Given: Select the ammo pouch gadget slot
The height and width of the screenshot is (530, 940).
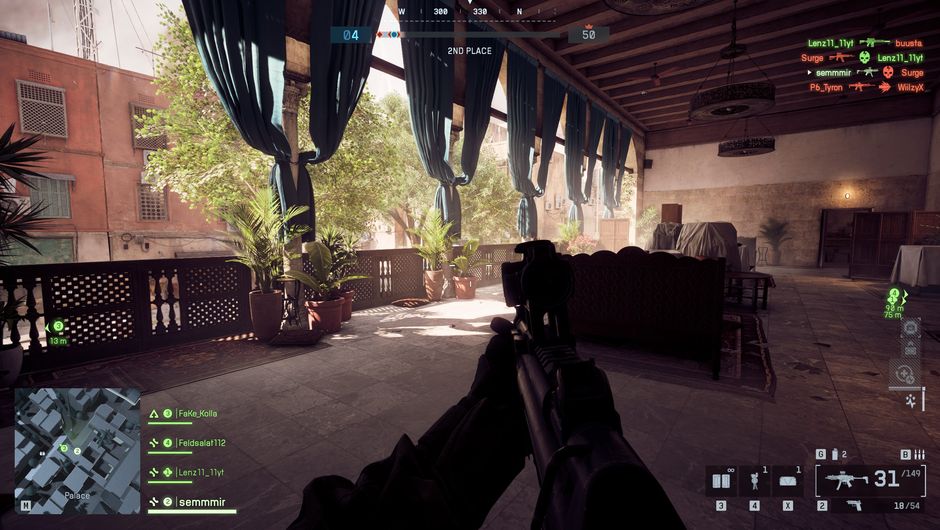Looking at the screenshot, I should tap(721, 481).
